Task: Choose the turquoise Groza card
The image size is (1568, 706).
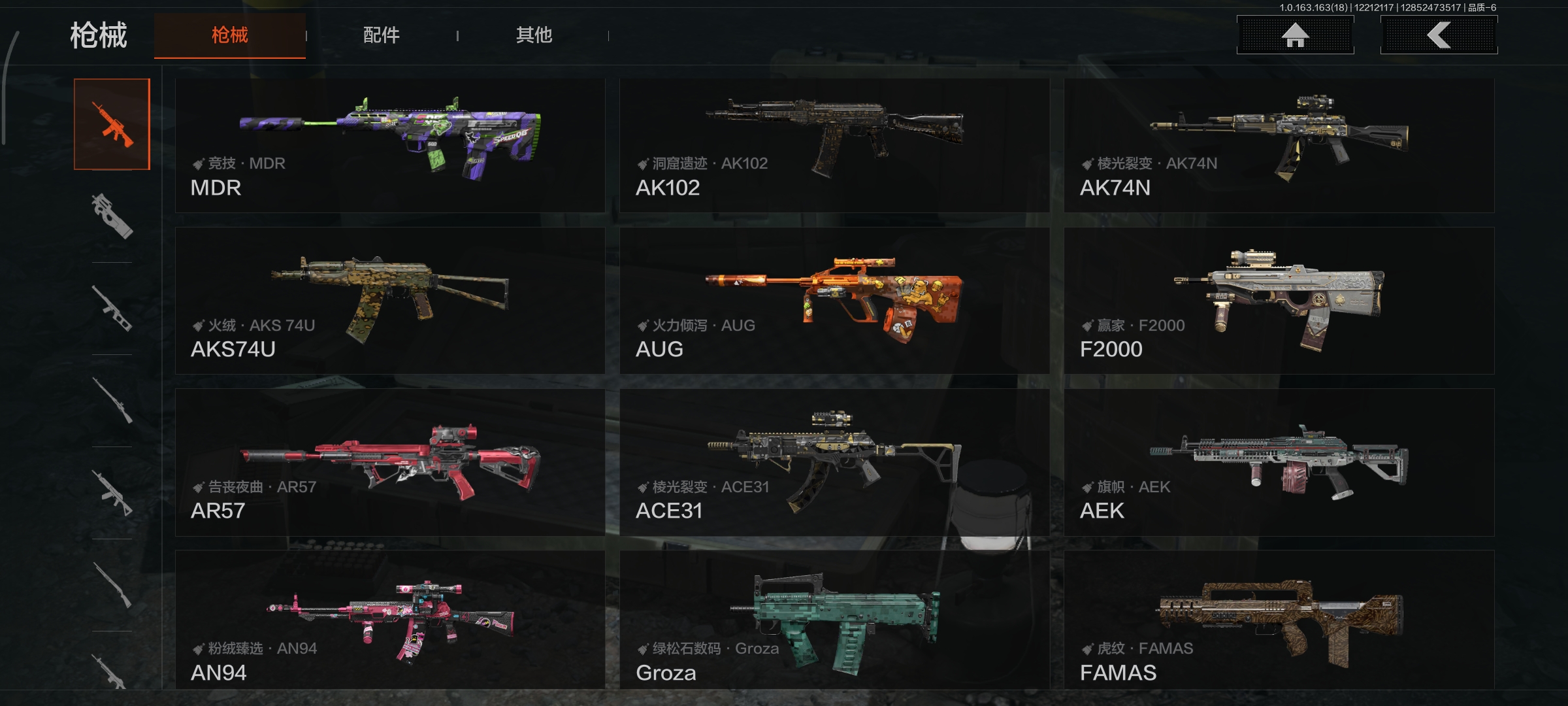Action: [834, 620]
